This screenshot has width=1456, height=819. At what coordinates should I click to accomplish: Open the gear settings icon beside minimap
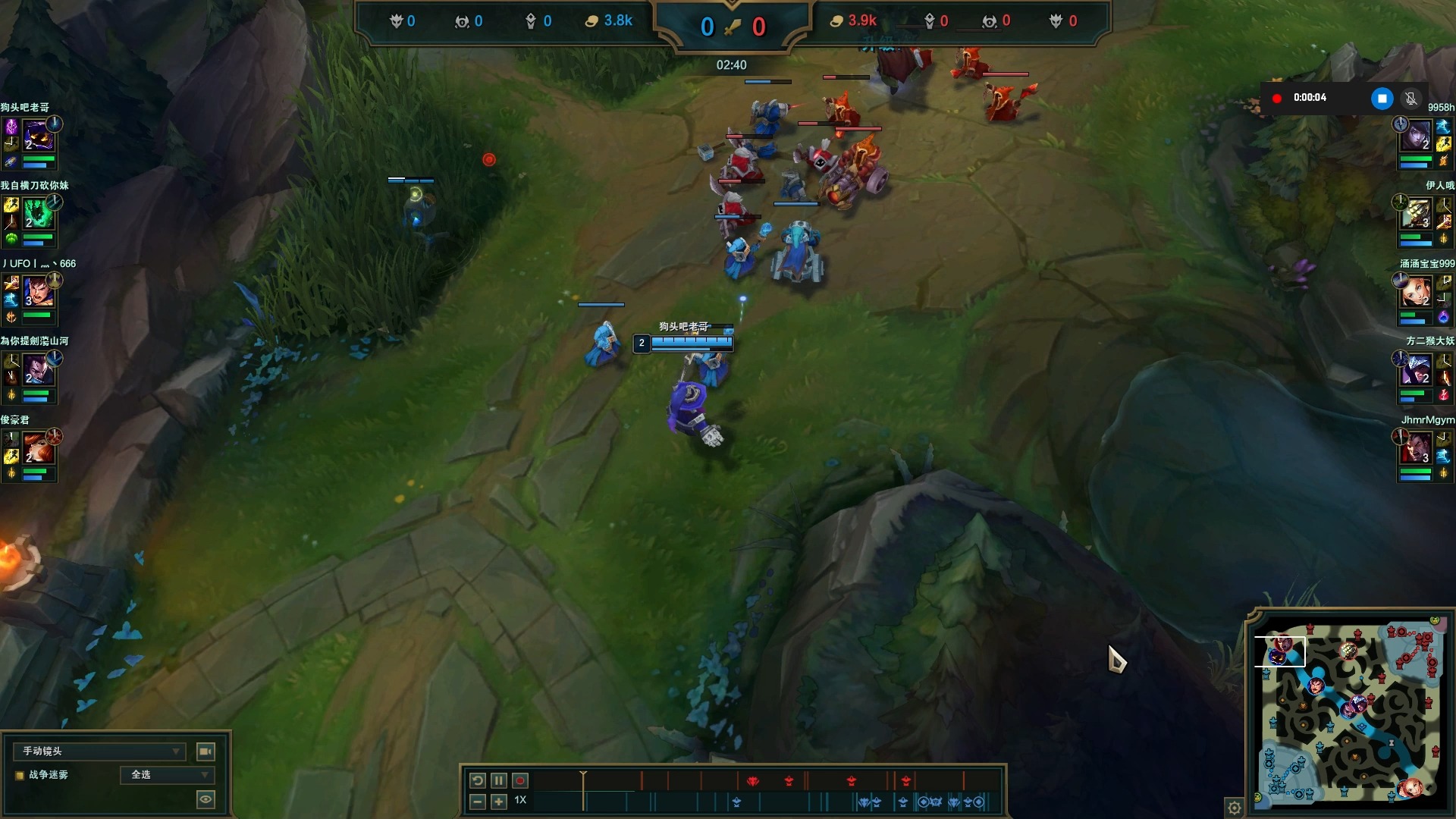click(x=1235, y=808)
